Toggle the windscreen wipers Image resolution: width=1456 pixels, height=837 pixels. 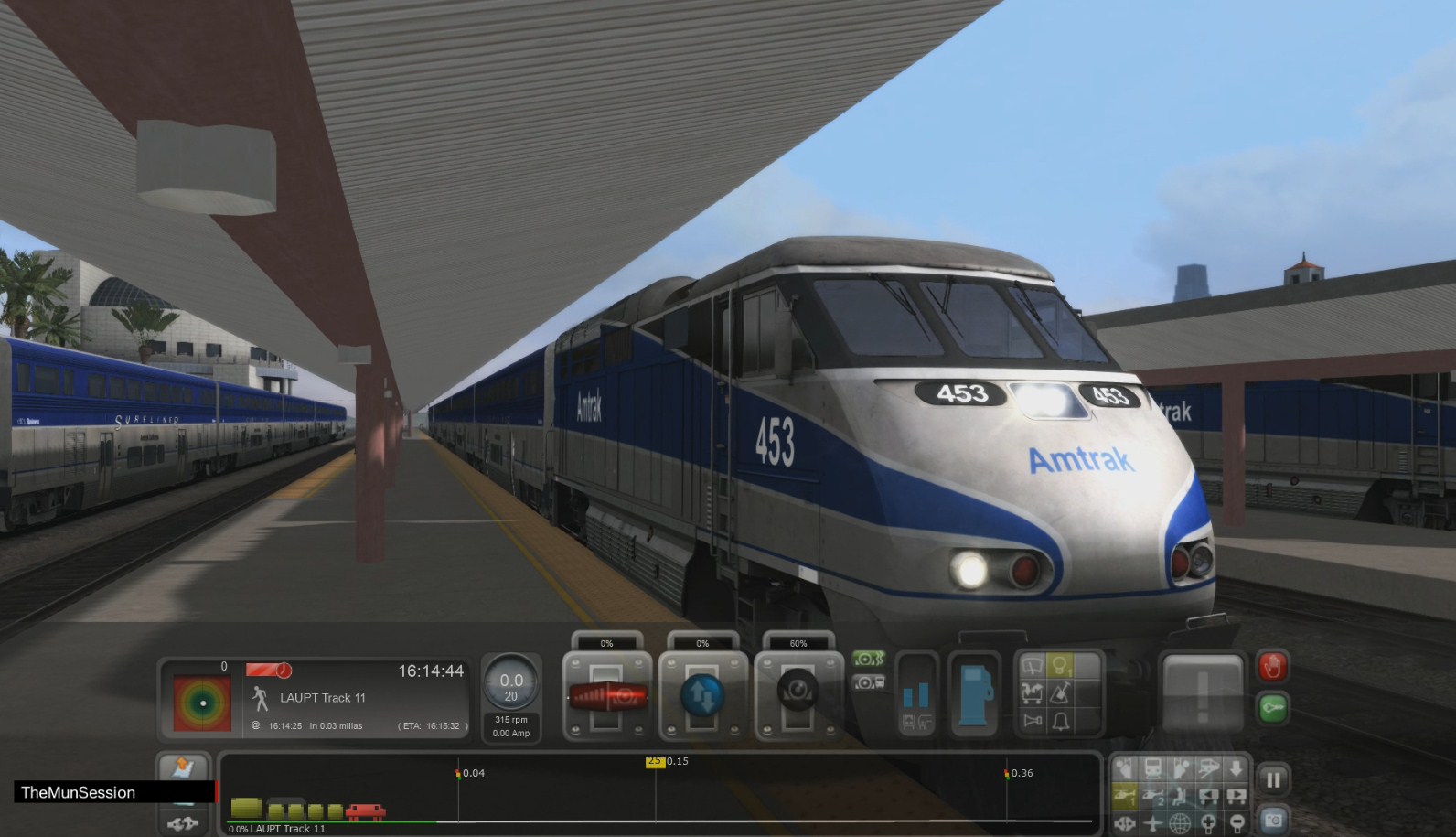click(1032, 665)
